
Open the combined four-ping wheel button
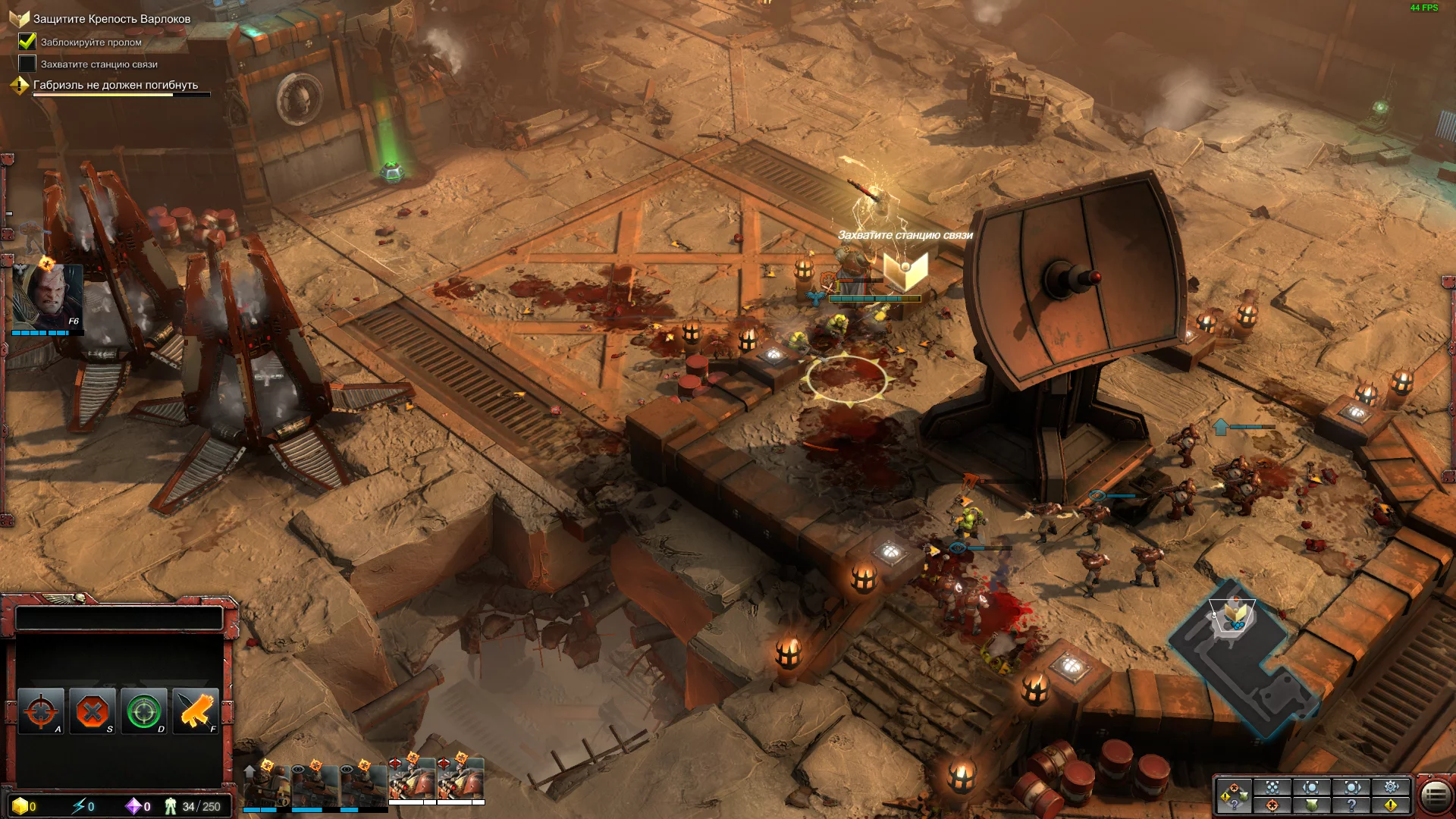tap(1233, 796)
